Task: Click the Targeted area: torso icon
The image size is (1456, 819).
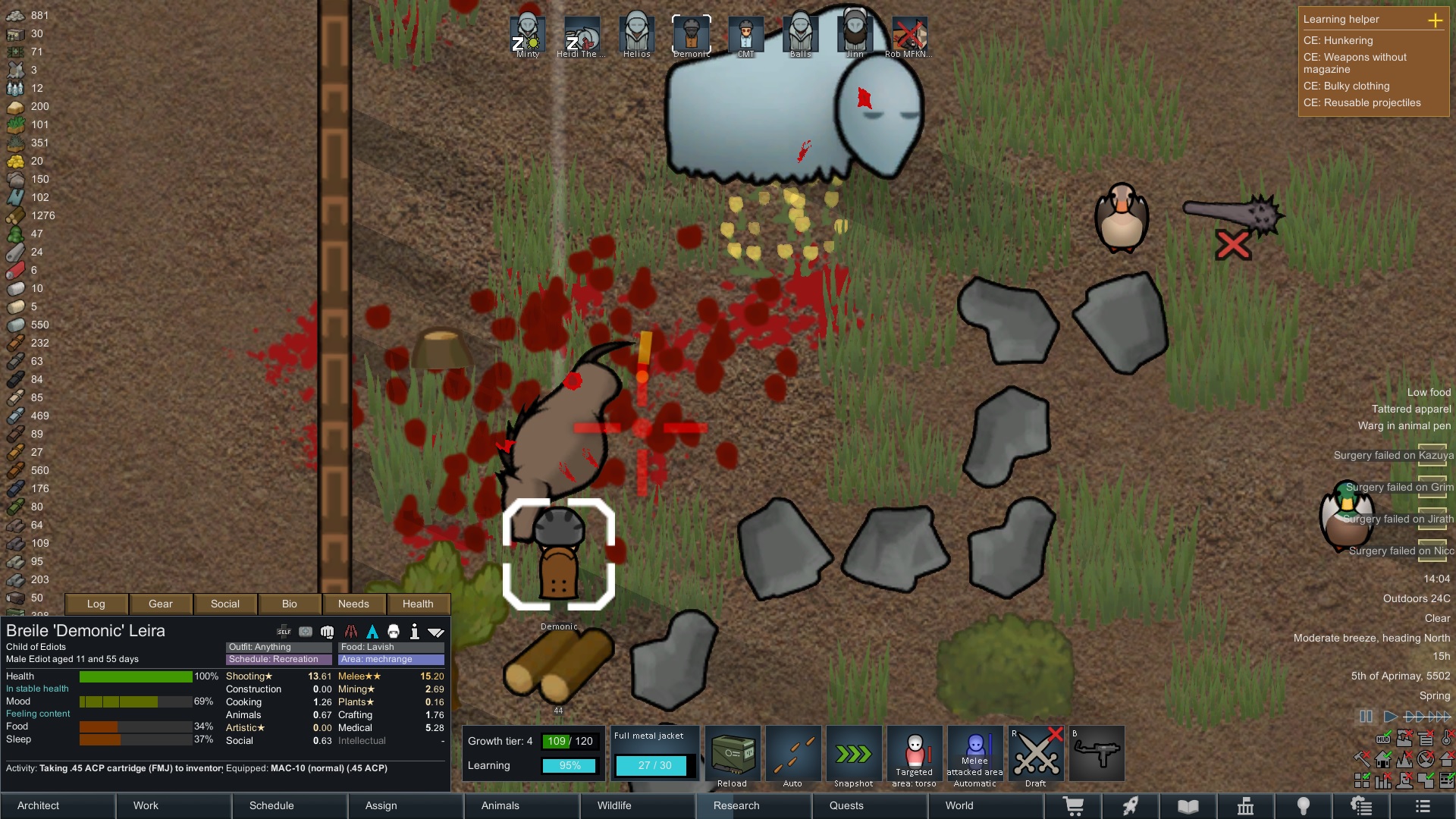Action: 915,755
